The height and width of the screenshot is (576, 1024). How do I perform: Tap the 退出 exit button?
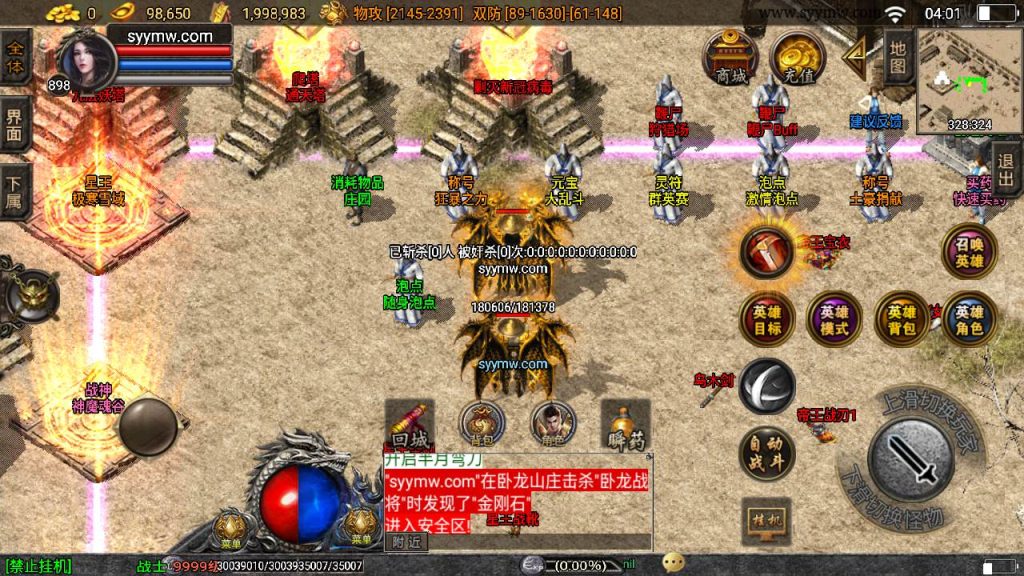pos(1007,170)
